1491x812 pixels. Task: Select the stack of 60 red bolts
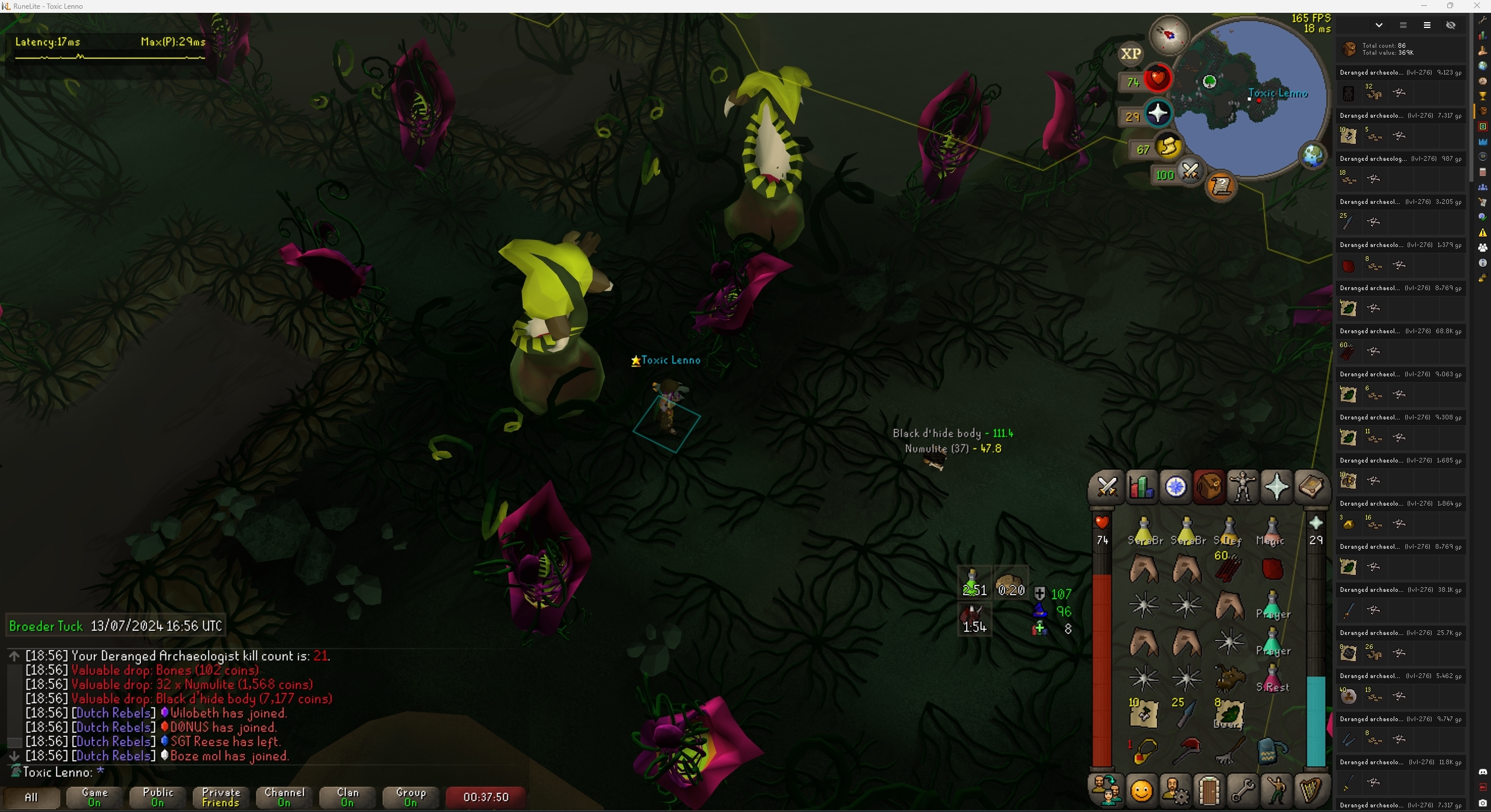click(1229, 567)
